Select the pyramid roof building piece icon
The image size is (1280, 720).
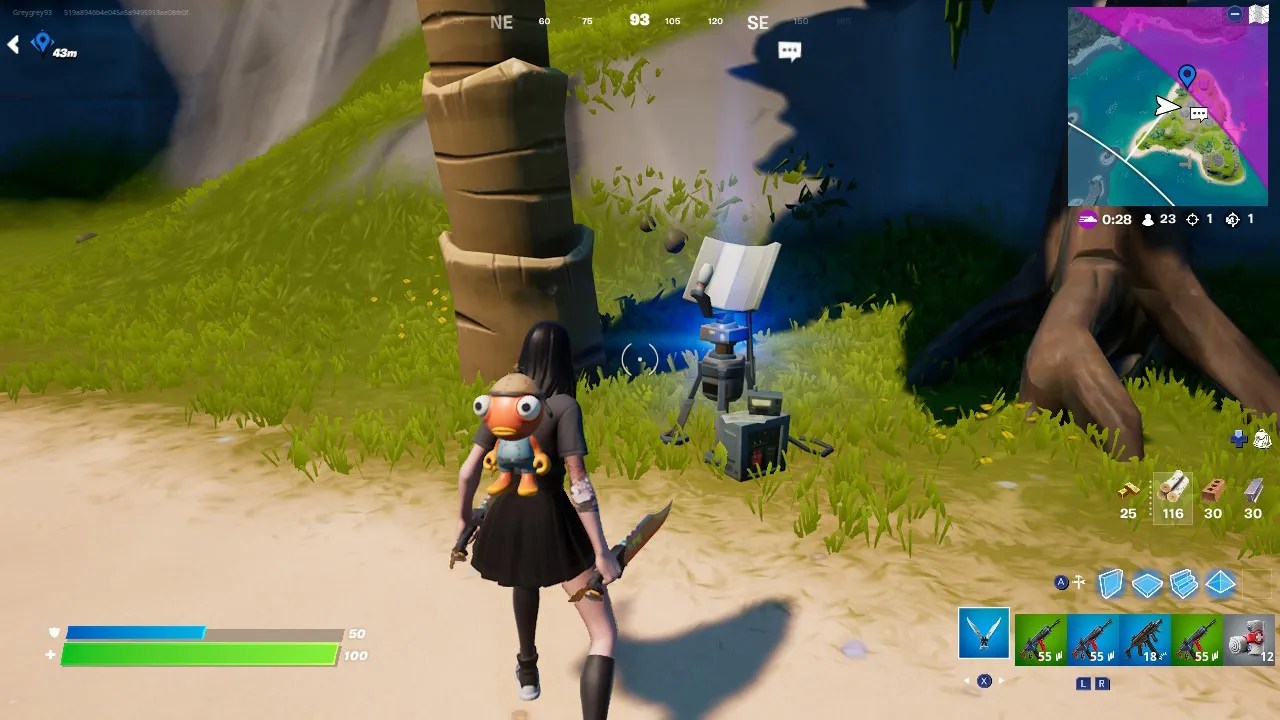coord(1219,585)
